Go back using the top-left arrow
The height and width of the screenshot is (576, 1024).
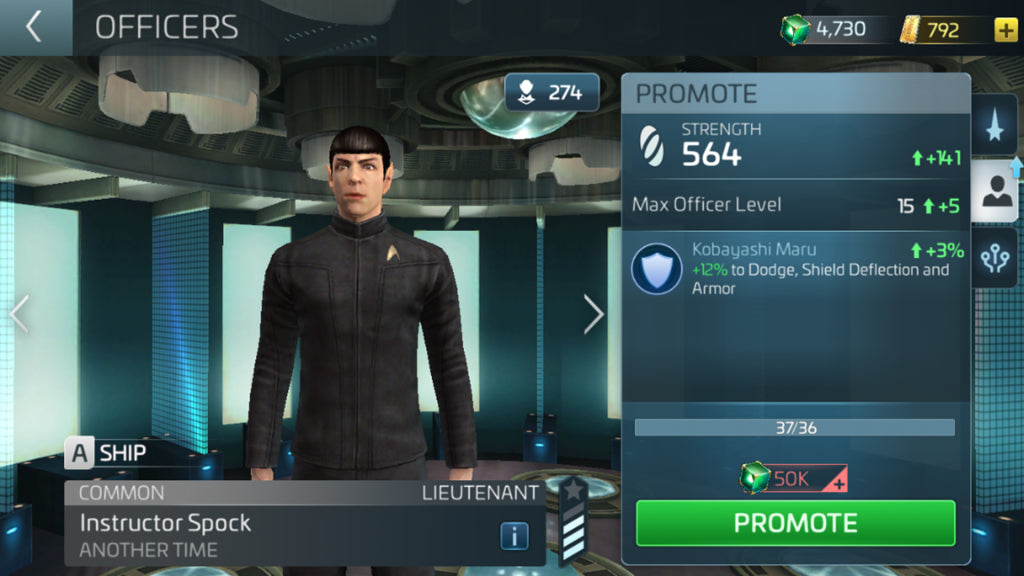pos(34,27)
